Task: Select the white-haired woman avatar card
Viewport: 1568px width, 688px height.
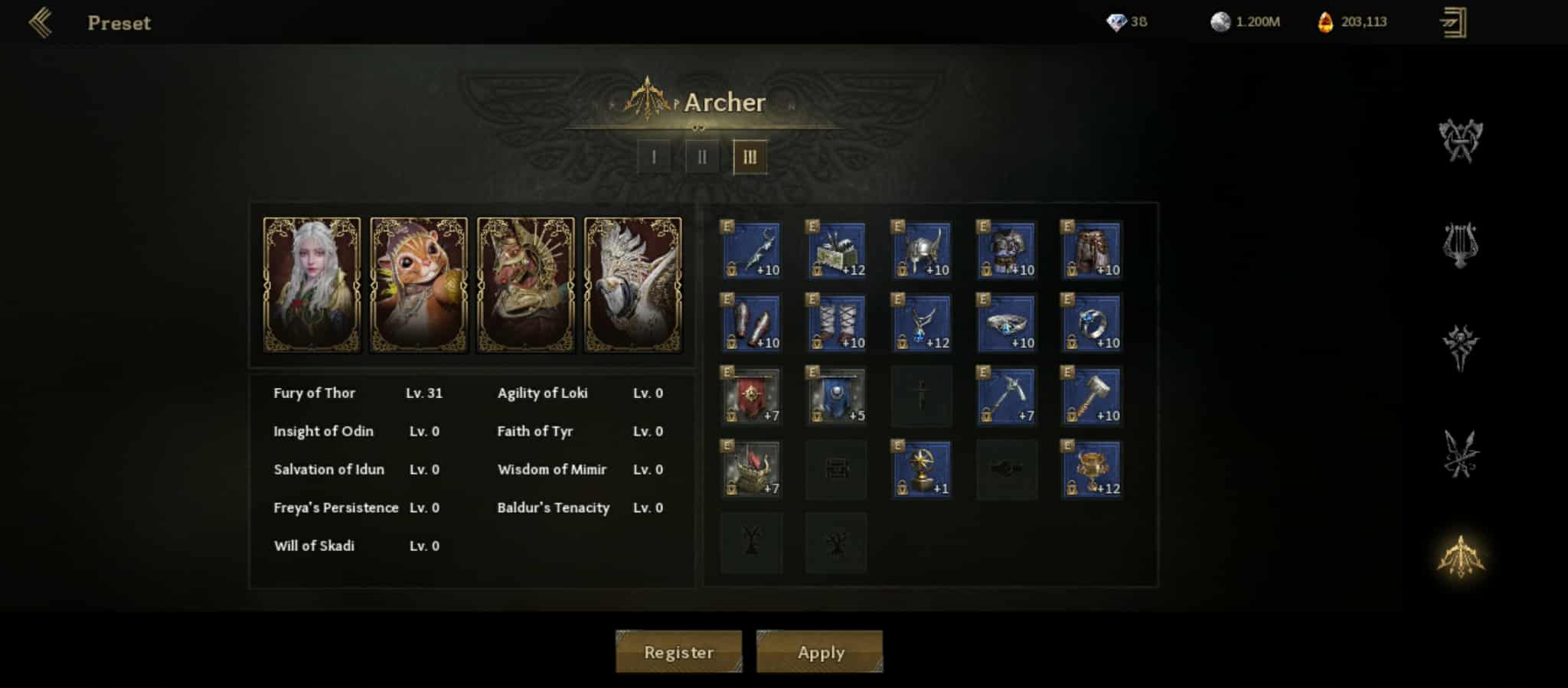Action: tap(312, 285)
